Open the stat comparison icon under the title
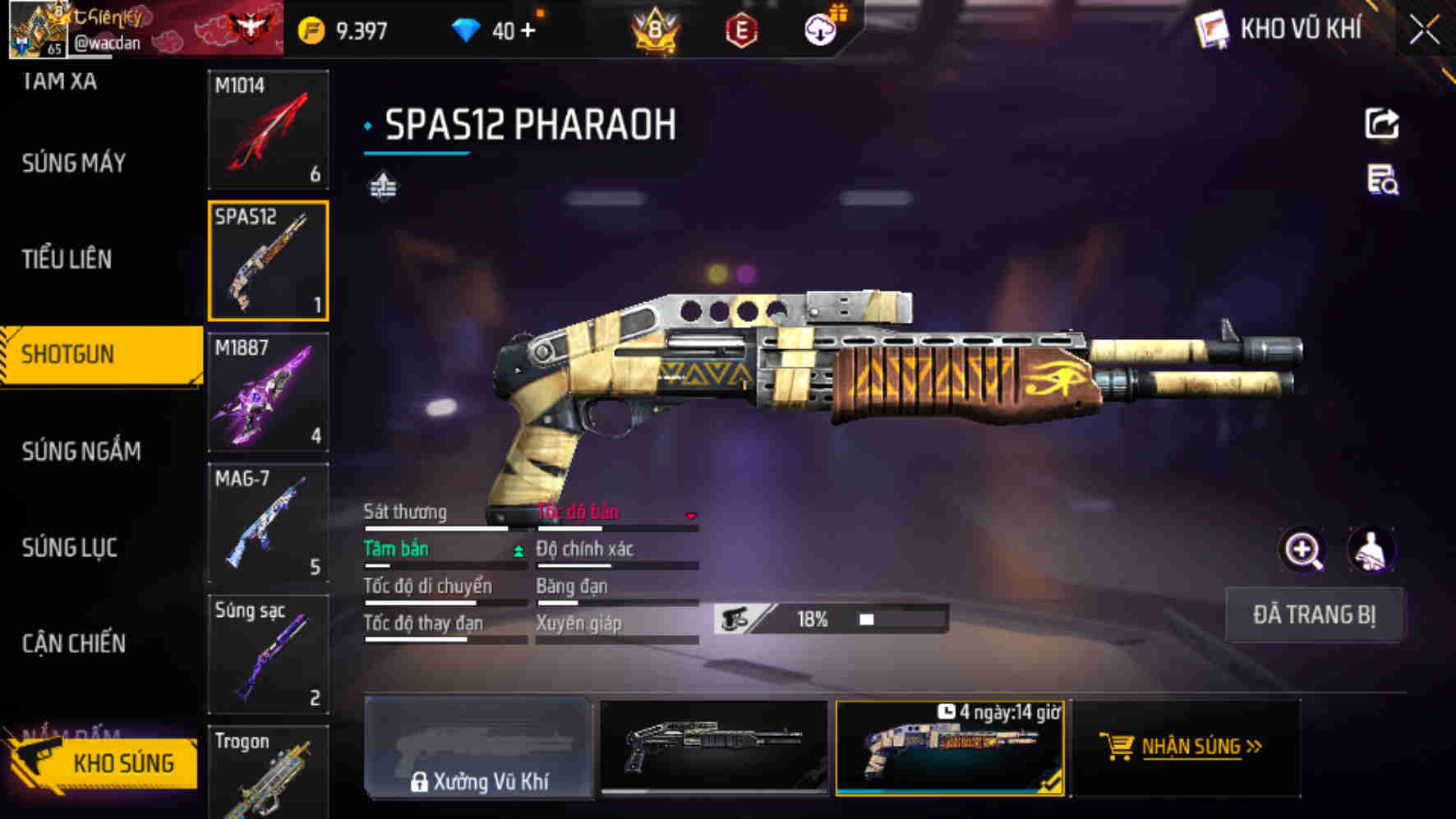Viewport: 1456px width, 819px height. (x=383, y=186)
